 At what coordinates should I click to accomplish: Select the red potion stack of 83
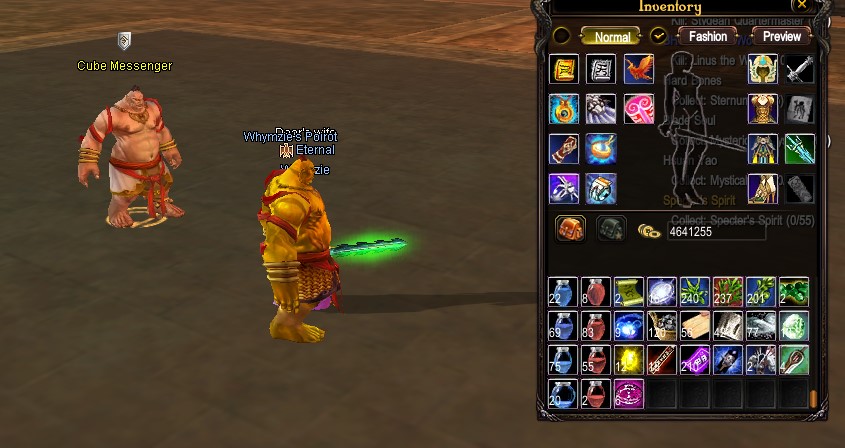pyautogui.click(x=596, y=326)
